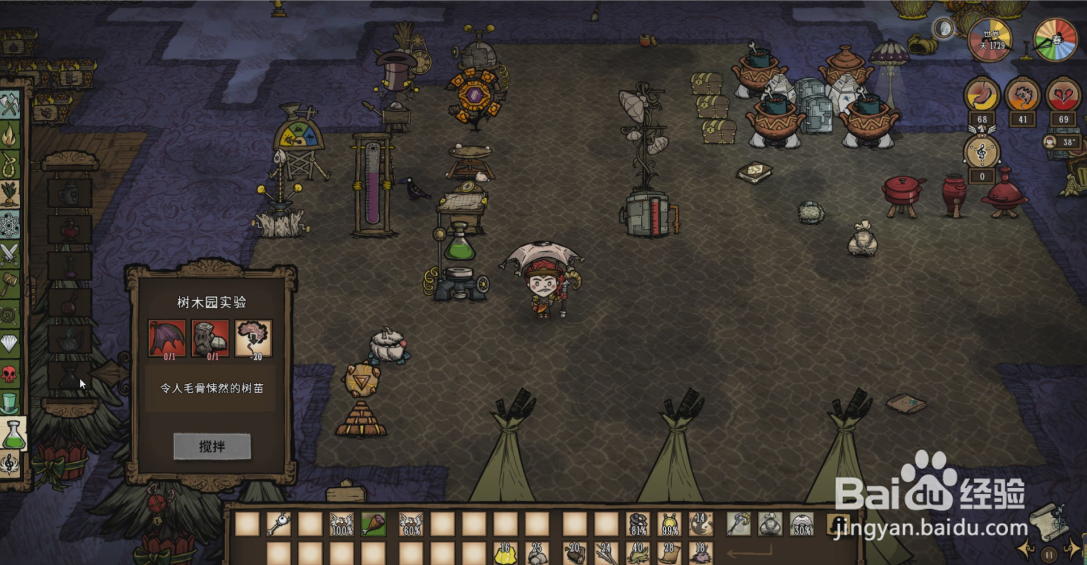The width and height of the screenshot is (1087, 565).
Task: Click the small round pause button
Action: coord(1048,553)
